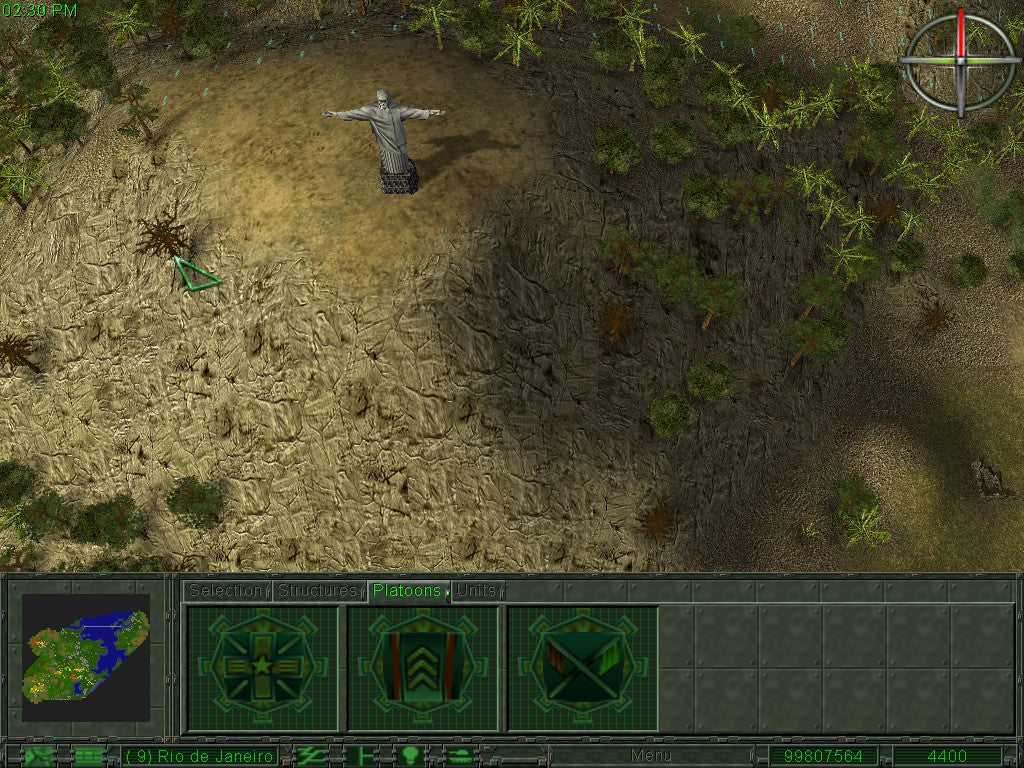Viewport: 1024px width, 768px height.
Task: Click the tank icon in bottom bar
Action: [461, 756]
